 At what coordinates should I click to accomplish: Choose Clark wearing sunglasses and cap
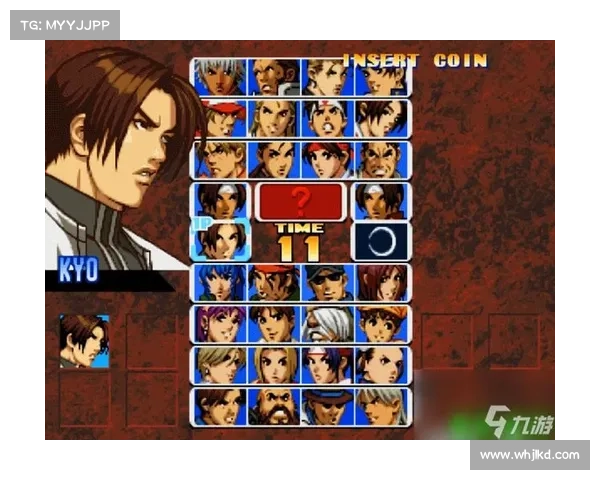[327, 282]
